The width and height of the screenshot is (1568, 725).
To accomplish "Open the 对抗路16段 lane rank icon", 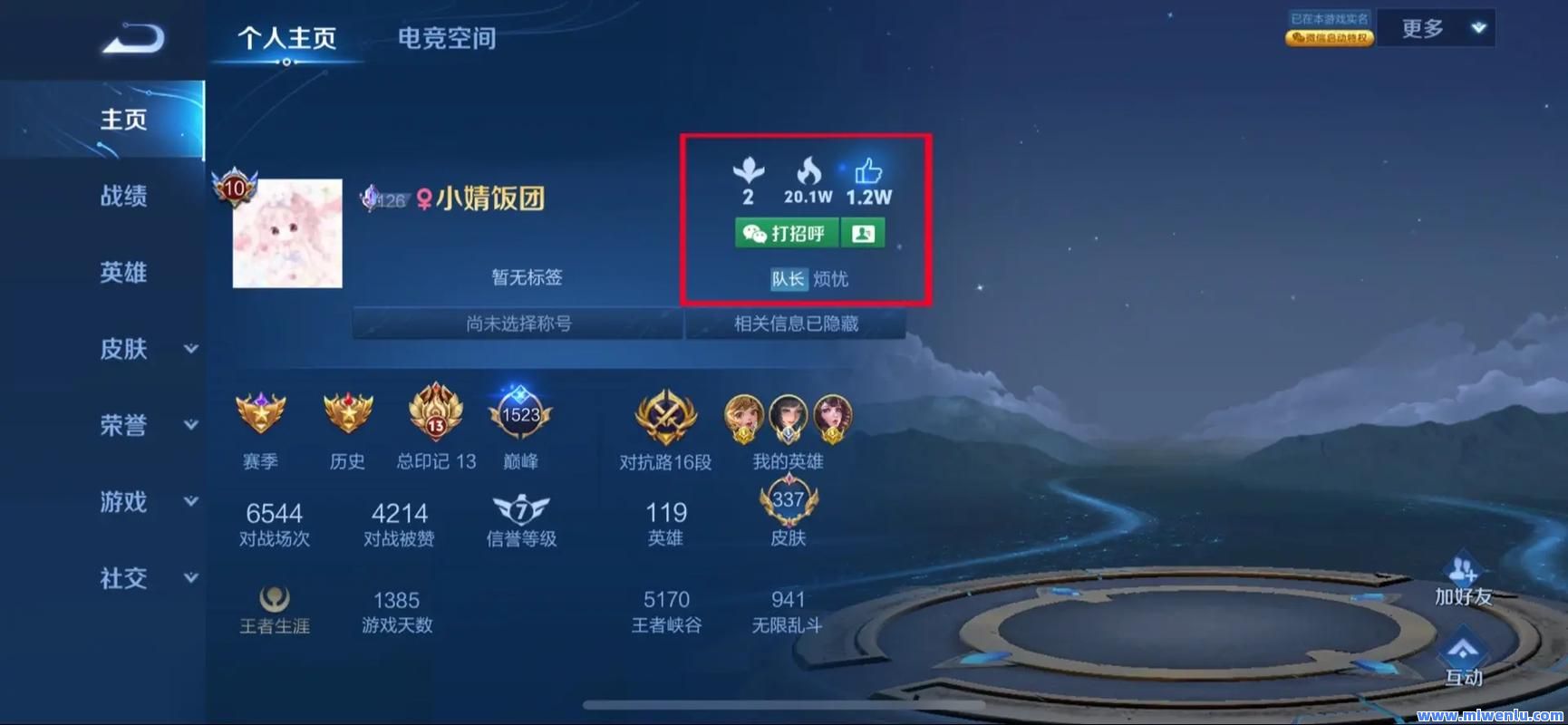I will 664,418.
